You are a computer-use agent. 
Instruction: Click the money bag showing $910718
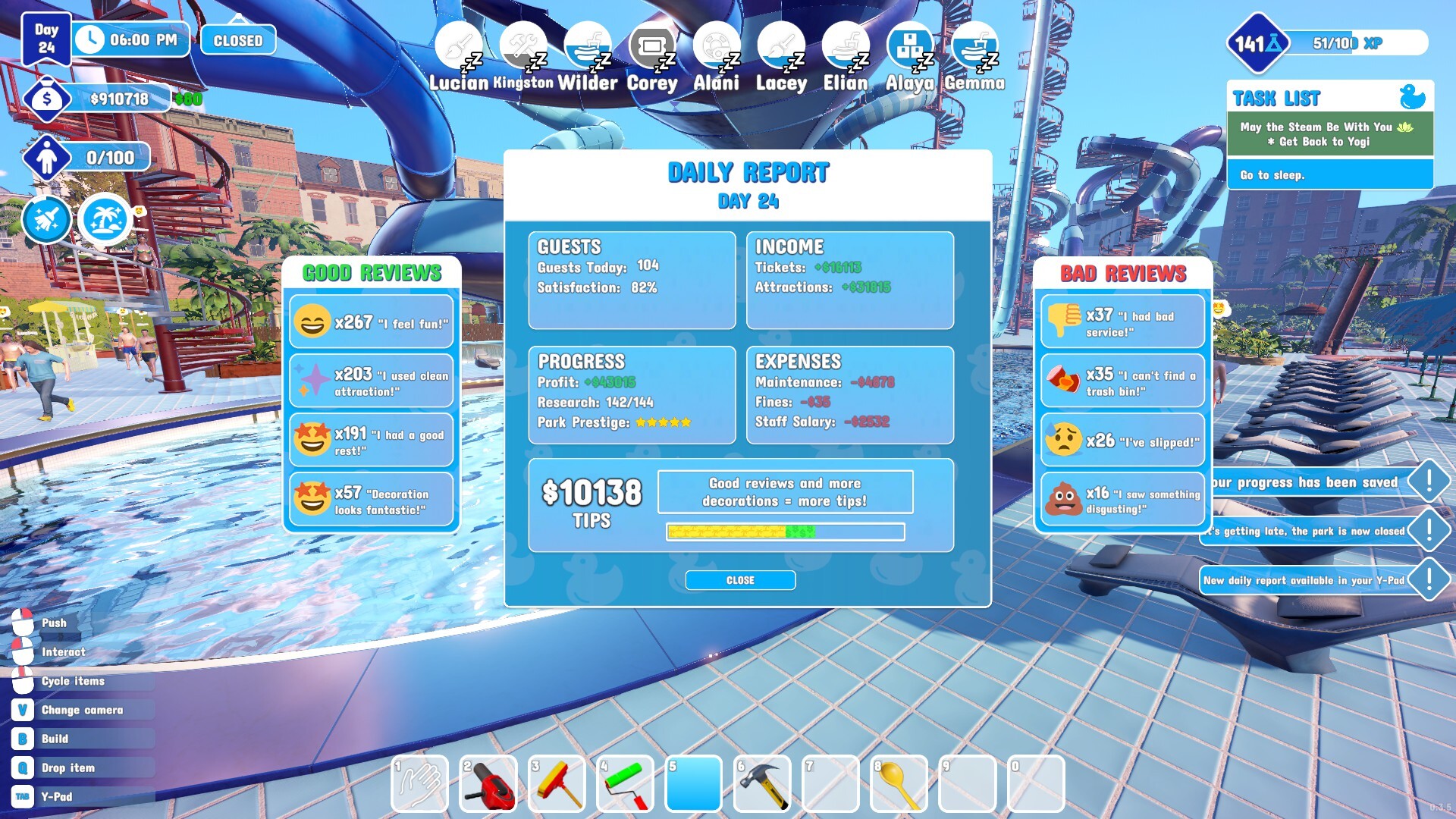[48, 98]
